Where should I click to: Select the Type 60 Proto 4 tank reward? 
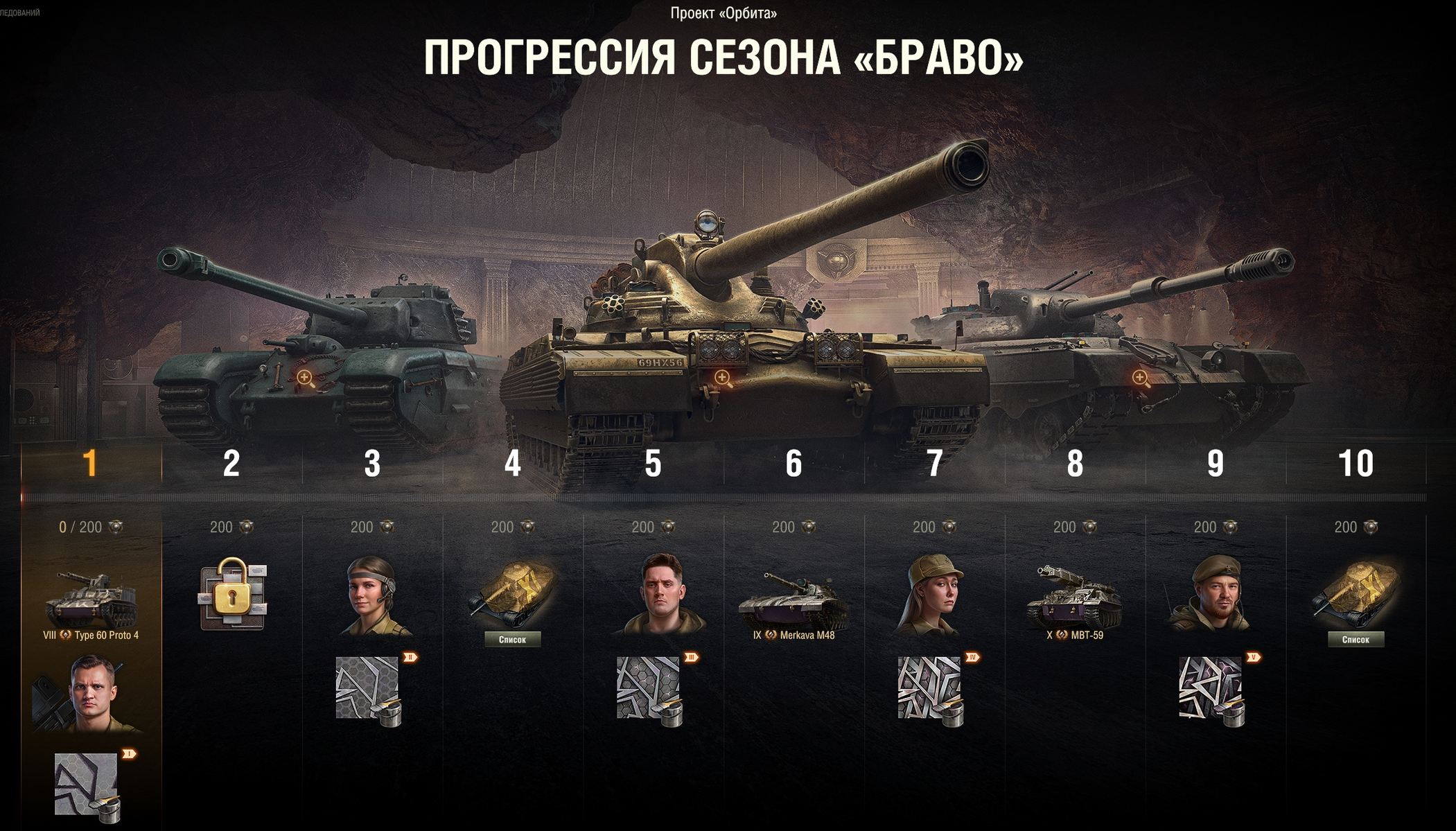click(x=91, y=600)
